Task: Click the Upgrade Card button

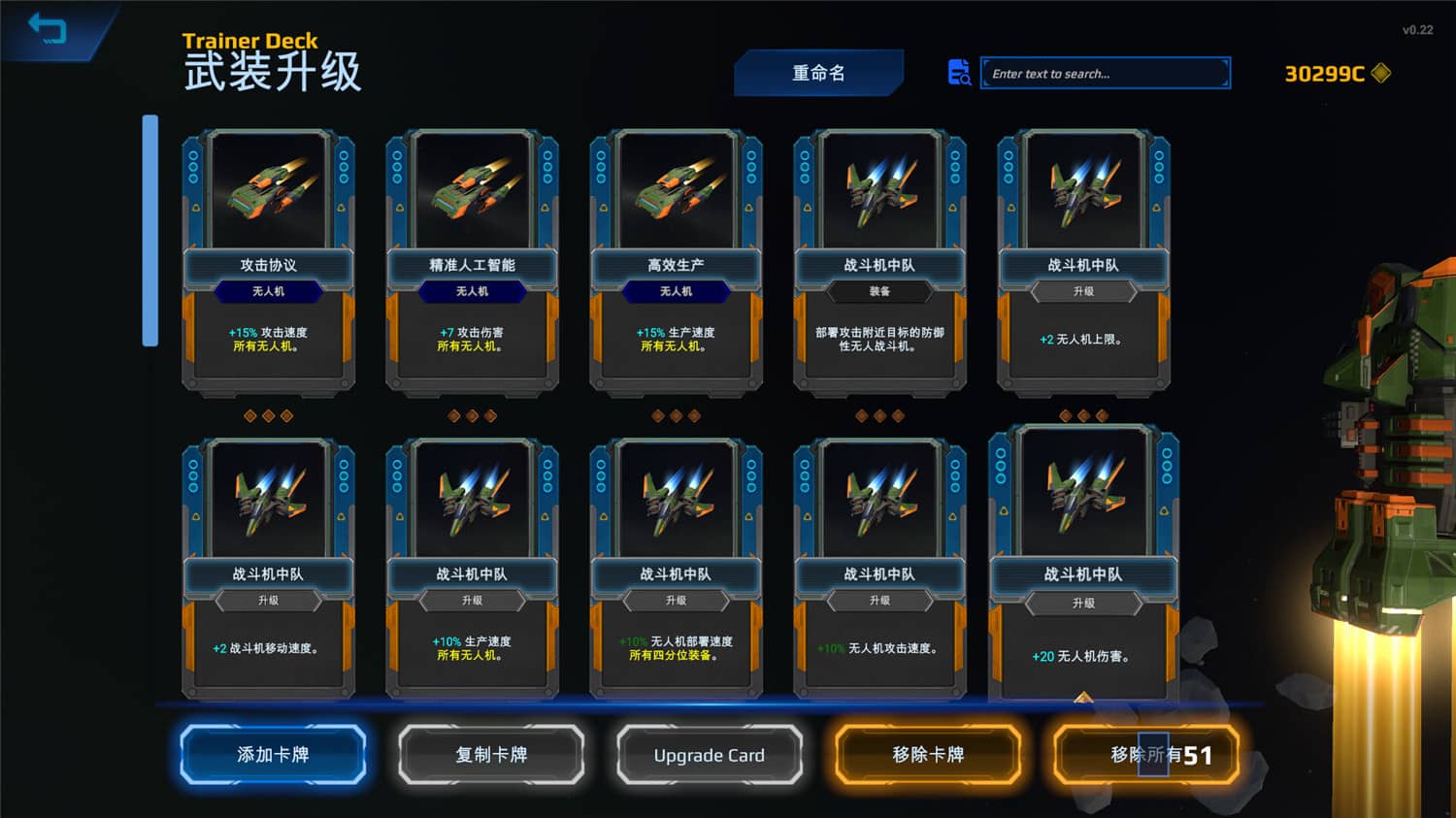Action: 710,754
